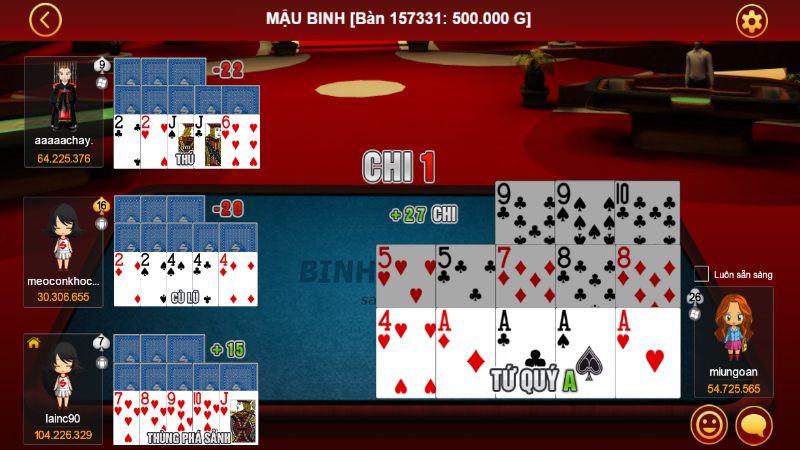Toggle the Luôn sẵn sàng checkbox
The height and width of the screenshot is (450, 800).
point(701,274)
